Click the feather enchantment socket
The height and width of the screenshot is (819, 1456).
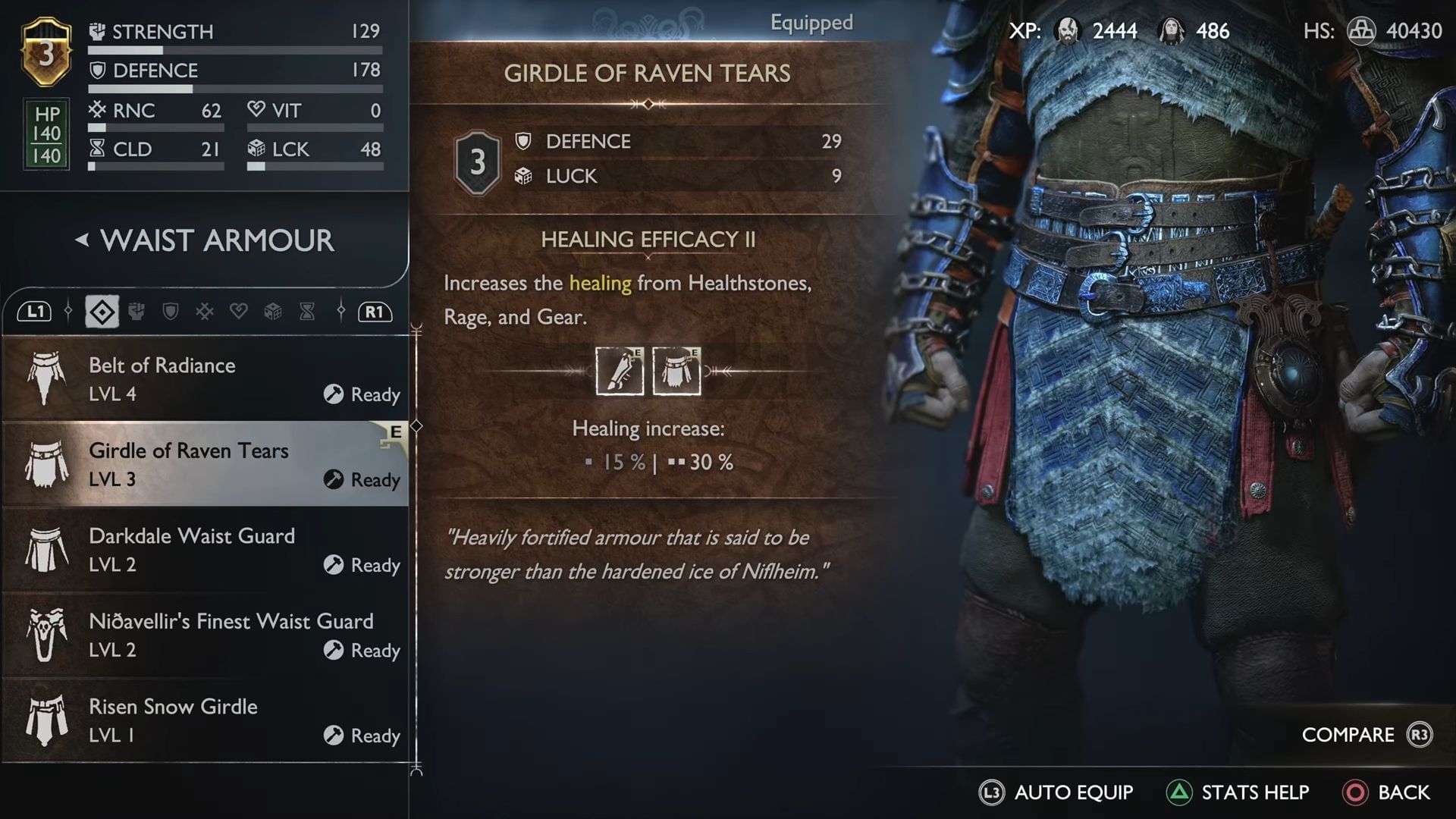tap(620, 370)
